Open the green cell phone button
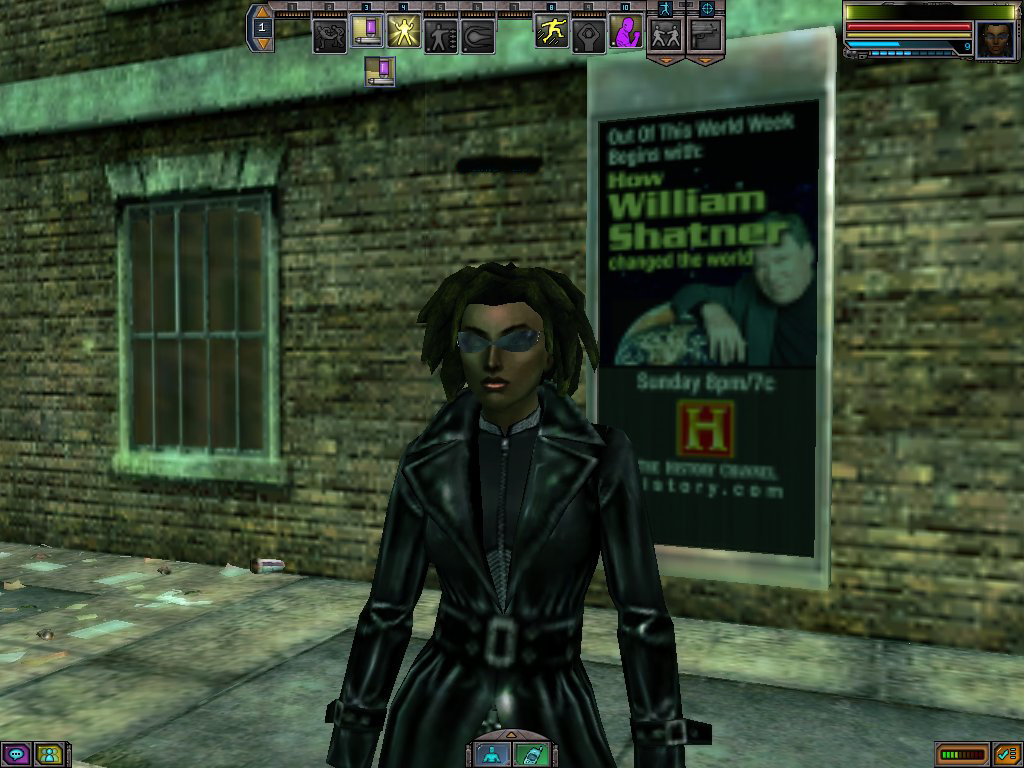The image size is (1024, 768). pyautogui.click(x=530, y=754)
